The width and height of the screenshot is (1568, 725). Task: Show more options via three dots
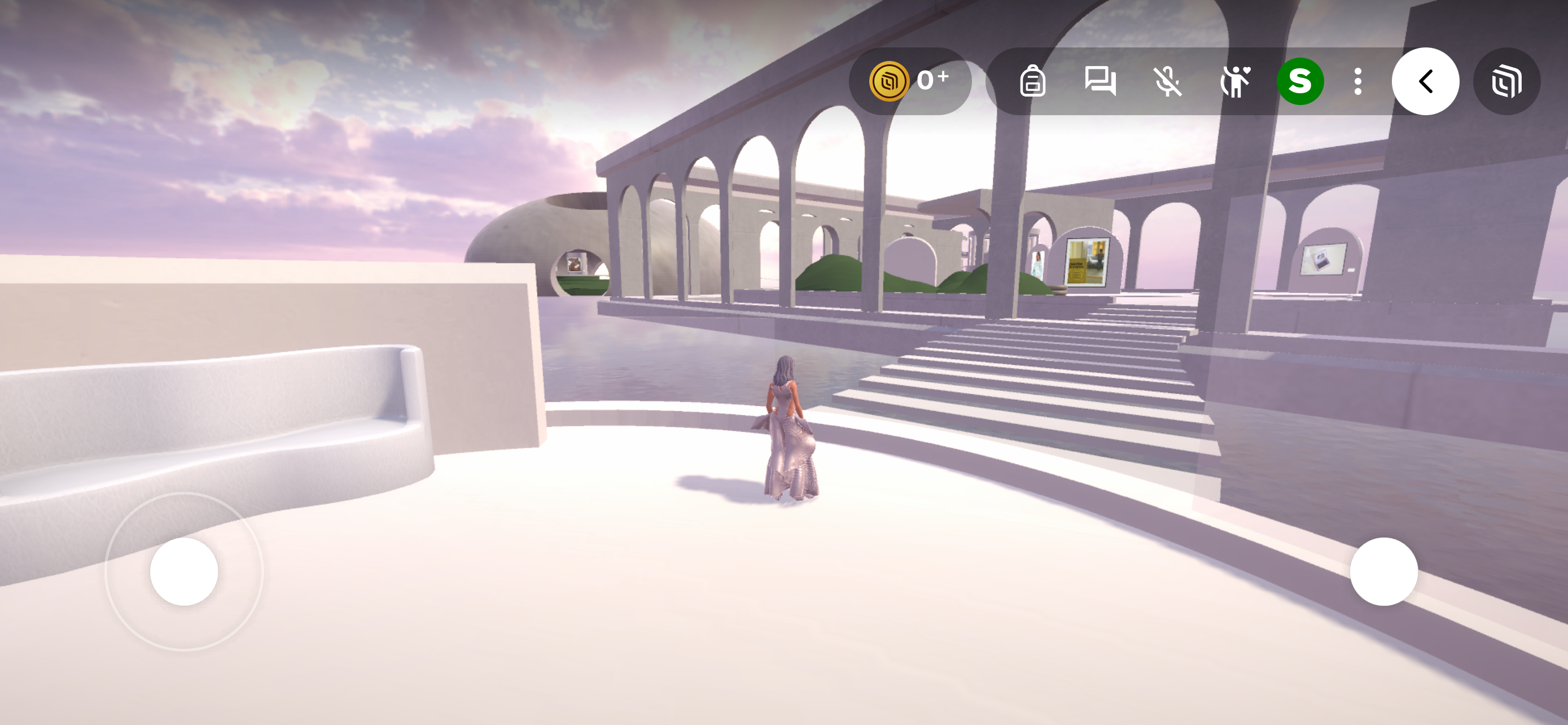click(x=1357, y=81)
